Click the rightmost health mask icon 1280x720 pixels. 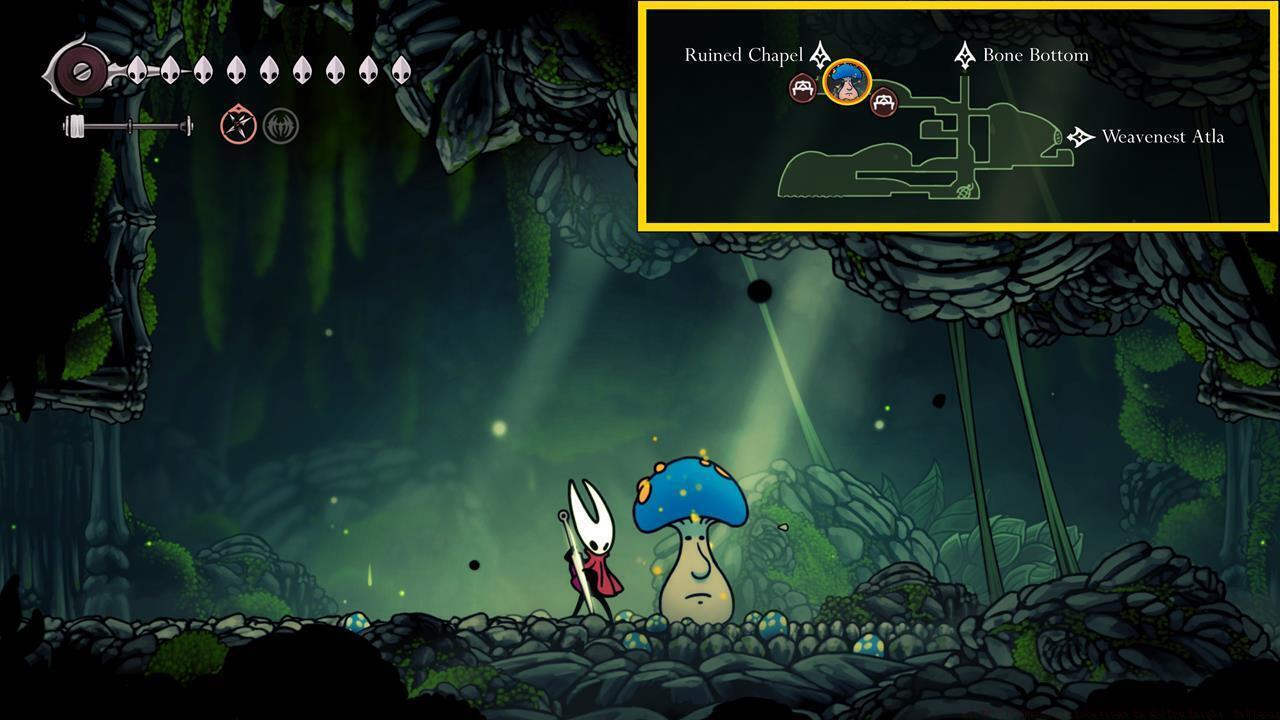click(x=401, y=68)
